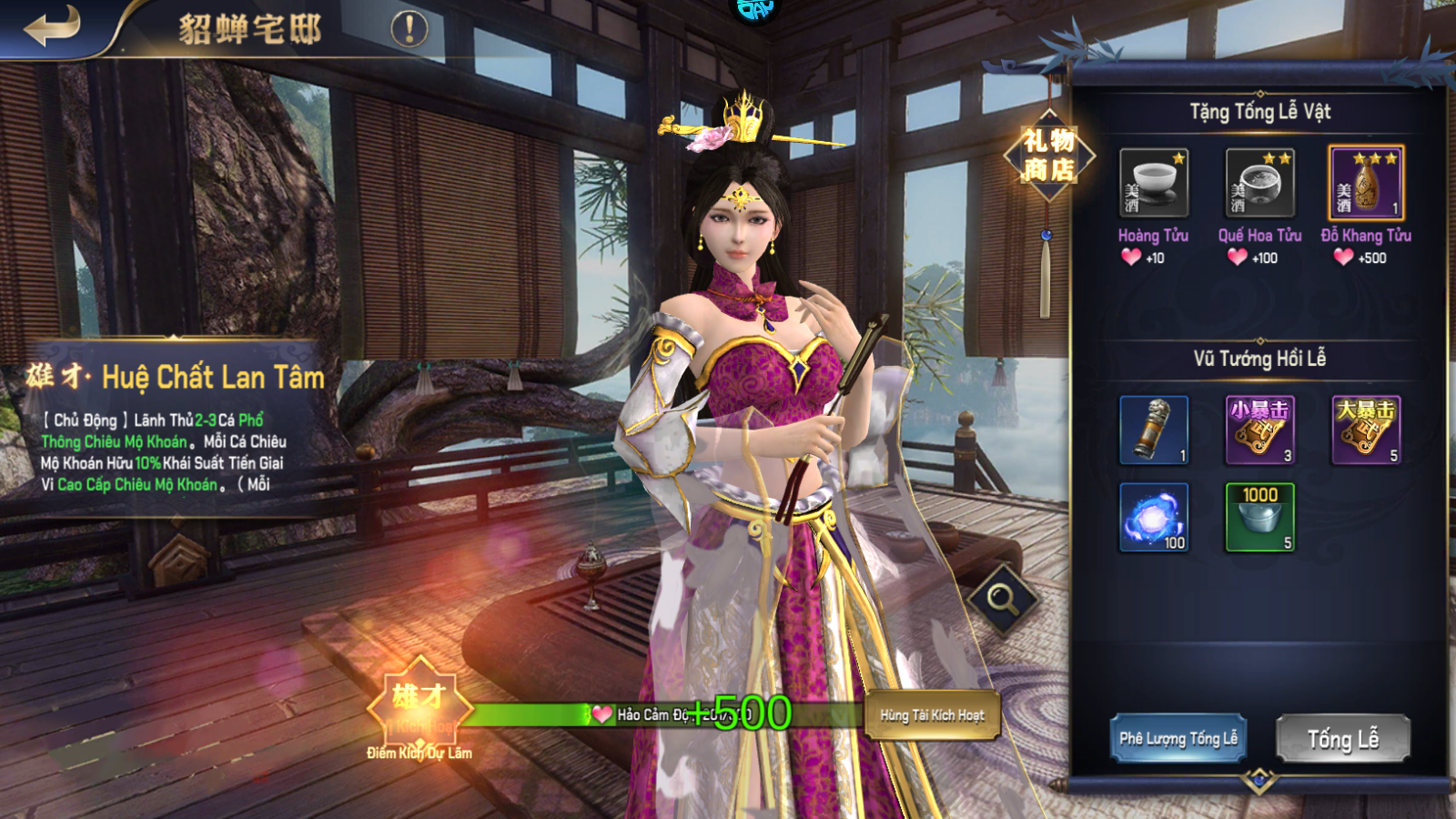The image size is (1456, 819).
Task: Open the magnifying glass view button
Action: tap(1003, 599)
